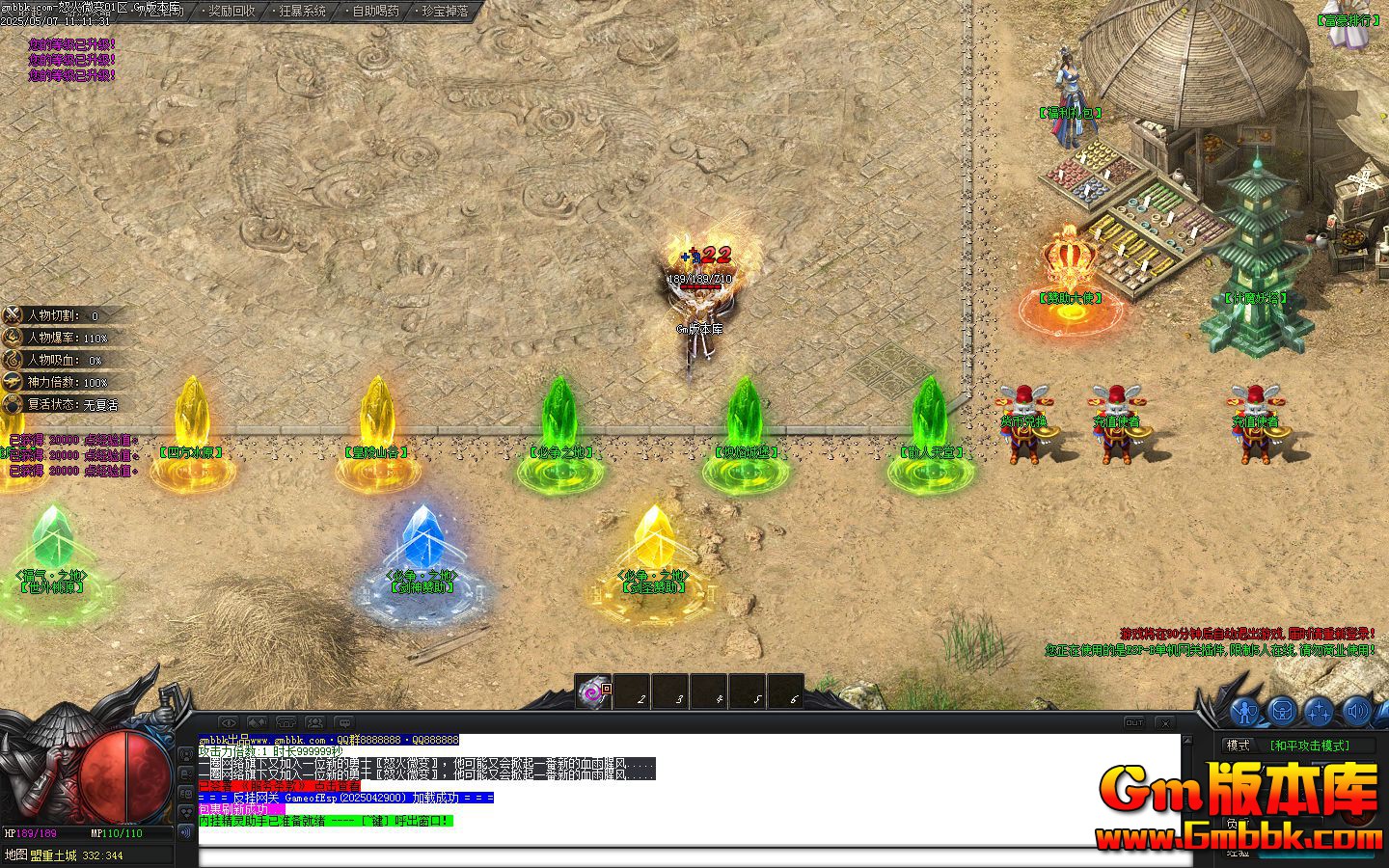
Task: Use the purple swirl item in hotbar slot 1
Action: click(x=593, y=692)
